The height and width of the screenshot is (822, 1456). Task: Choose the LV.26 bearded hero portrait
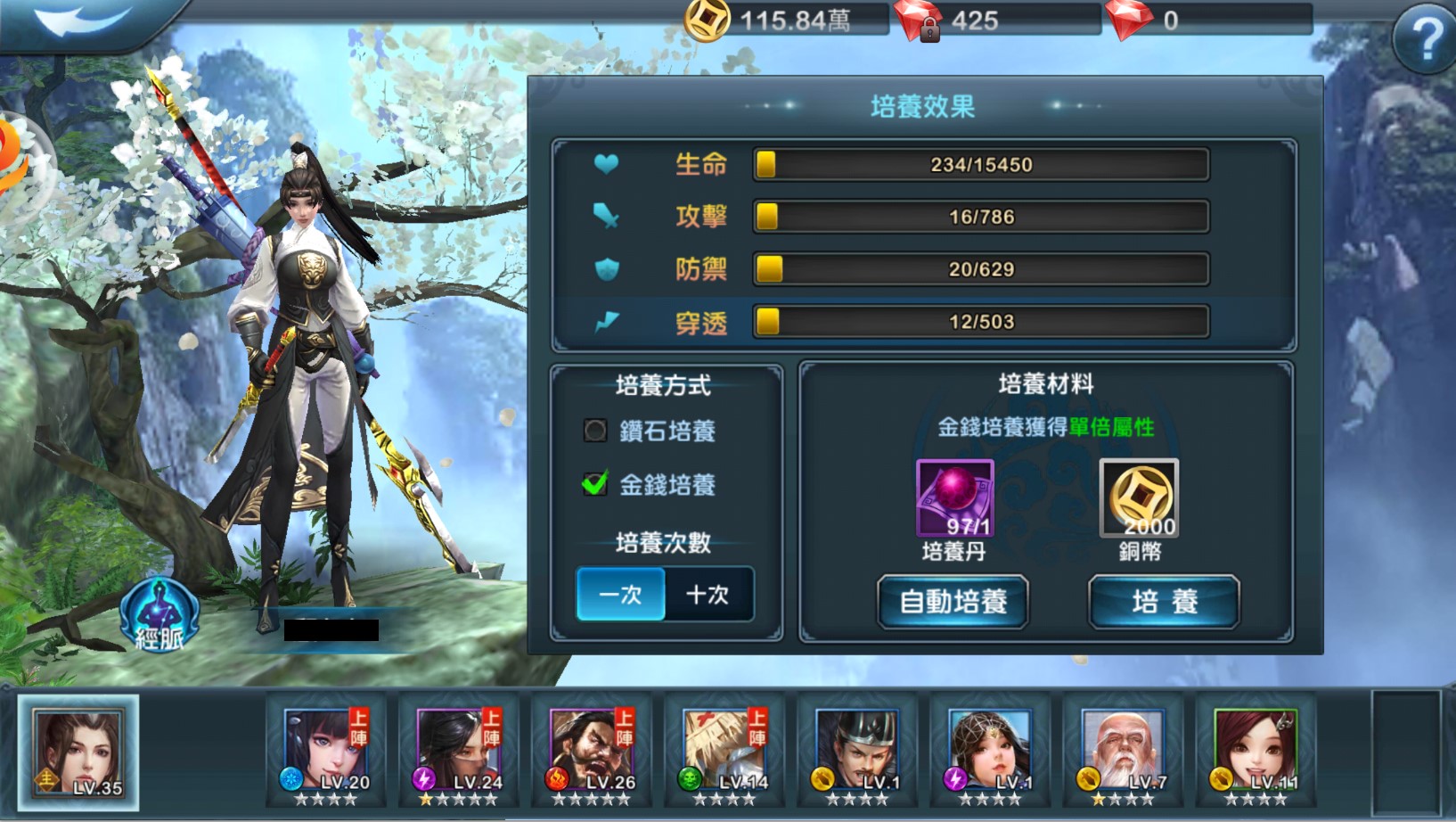tap(593, 752)
